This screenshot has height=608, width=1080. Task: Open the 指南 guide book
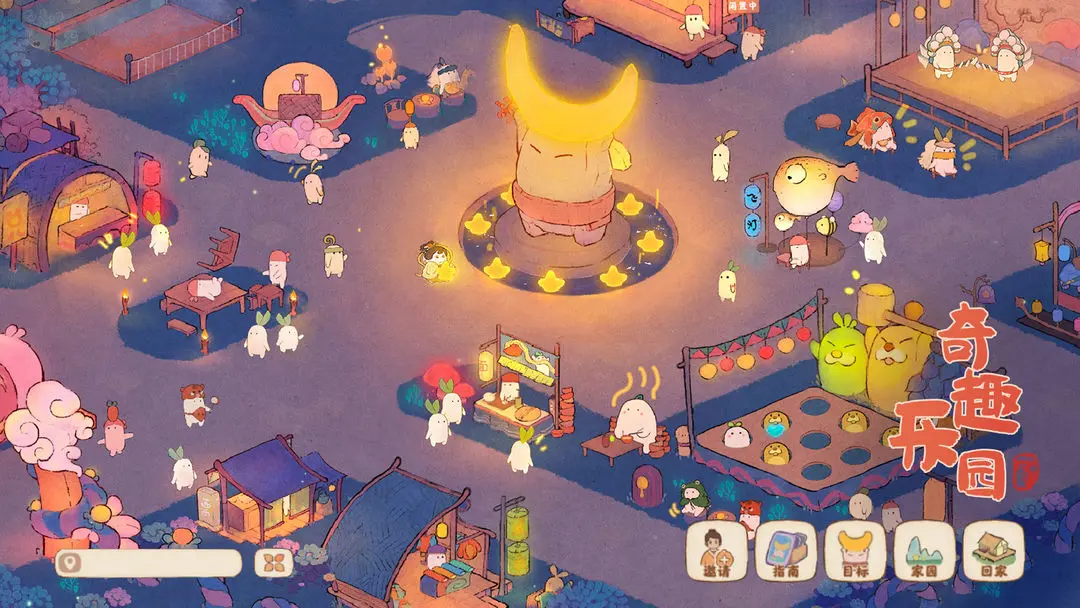785,551
